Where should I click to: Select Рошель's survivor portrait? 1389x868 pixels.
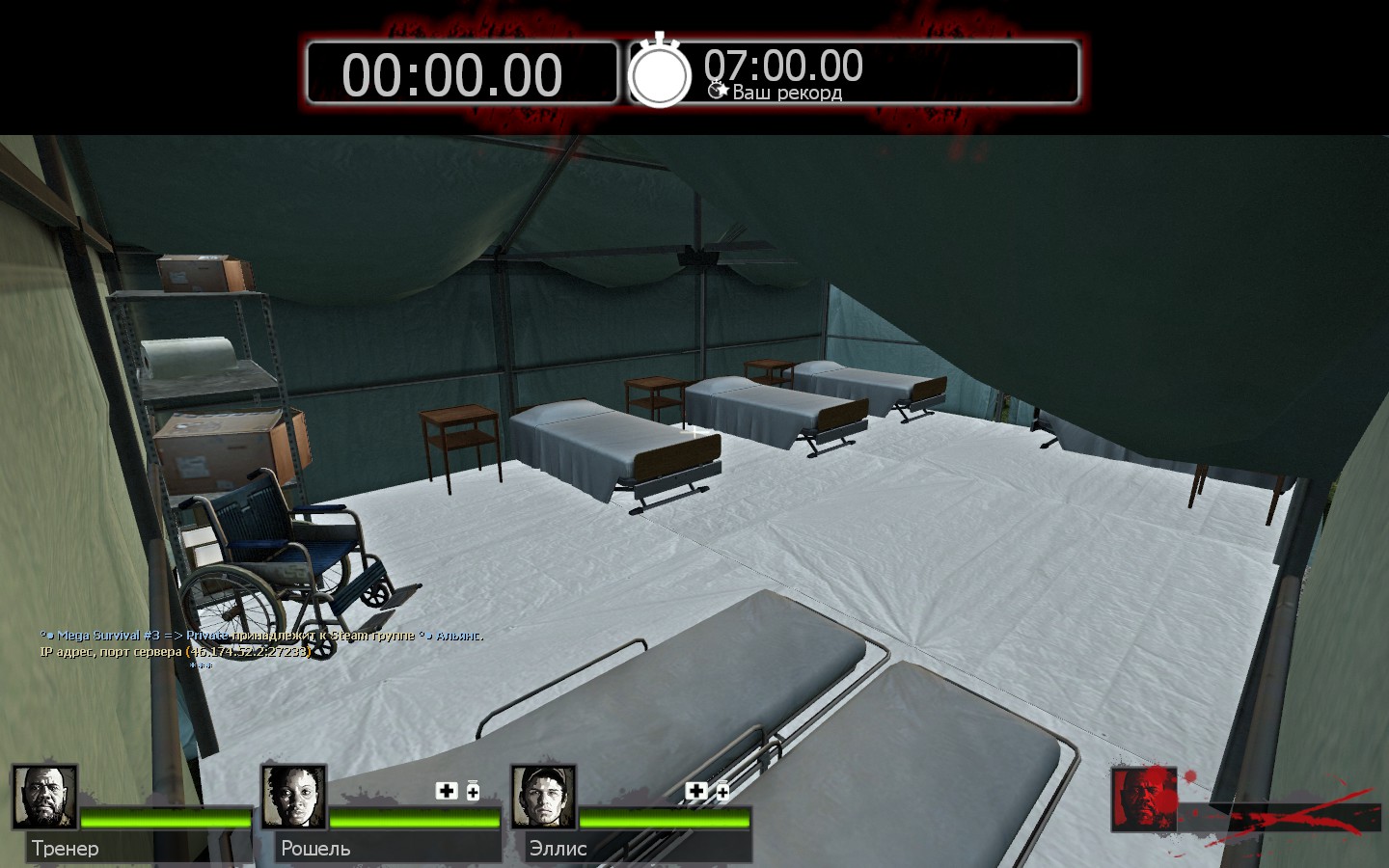pos(294,798)
